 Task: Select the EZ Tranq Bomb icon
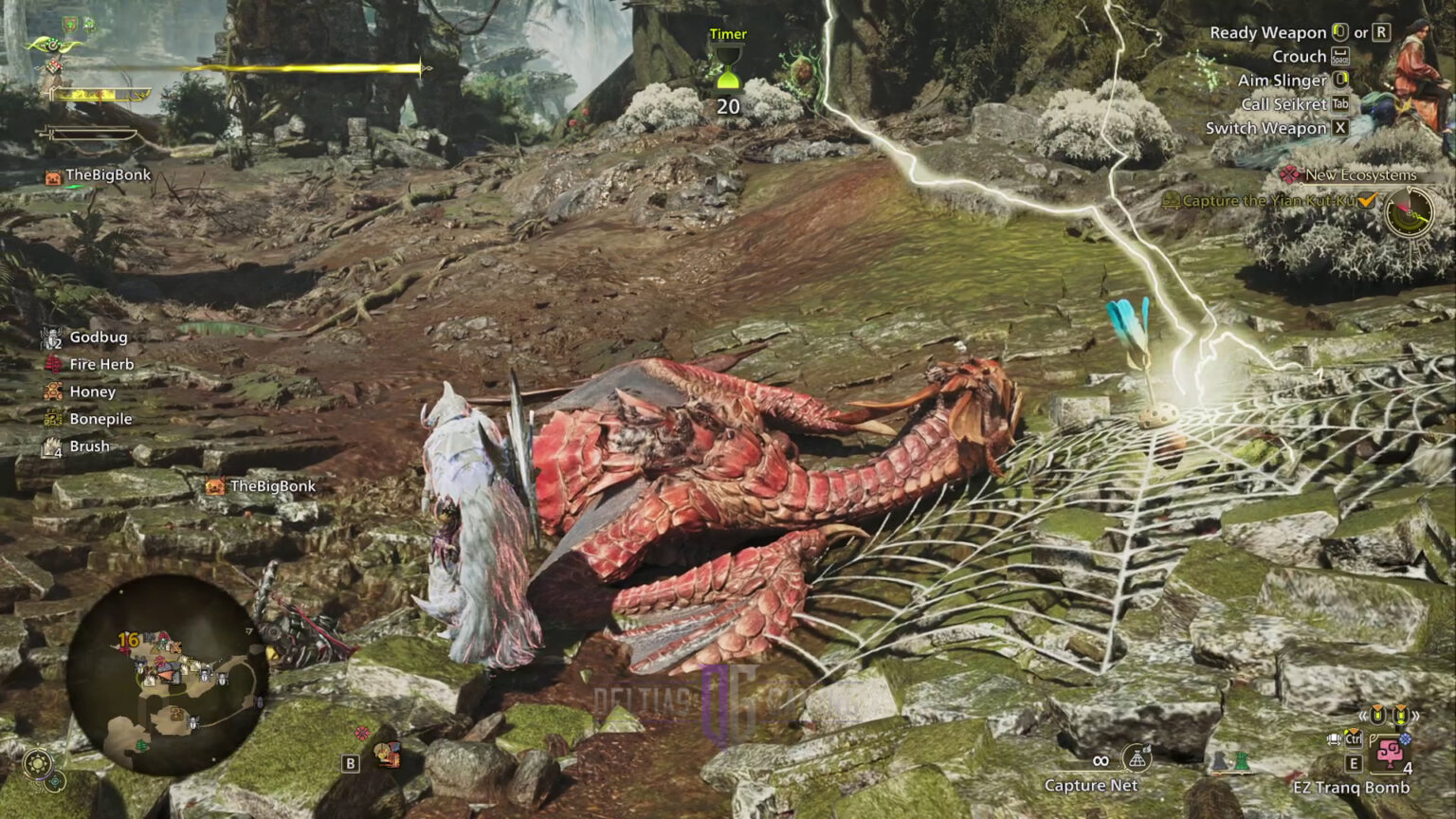pyautogui.click(x=1391, y=754)
